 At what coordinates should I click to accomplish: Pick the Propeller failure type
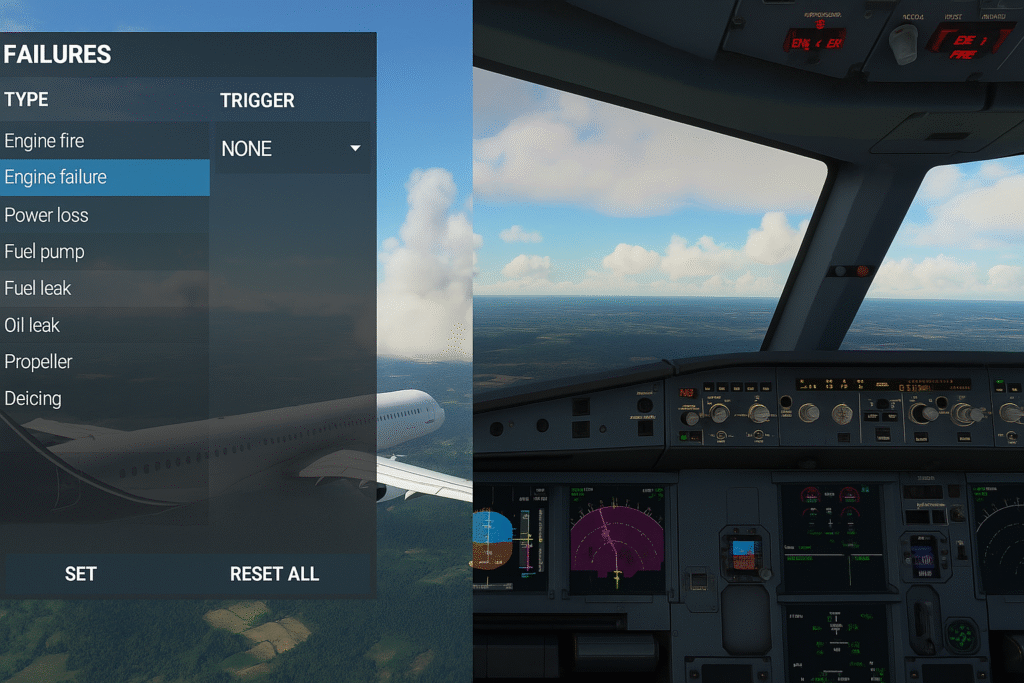[39, 361]
